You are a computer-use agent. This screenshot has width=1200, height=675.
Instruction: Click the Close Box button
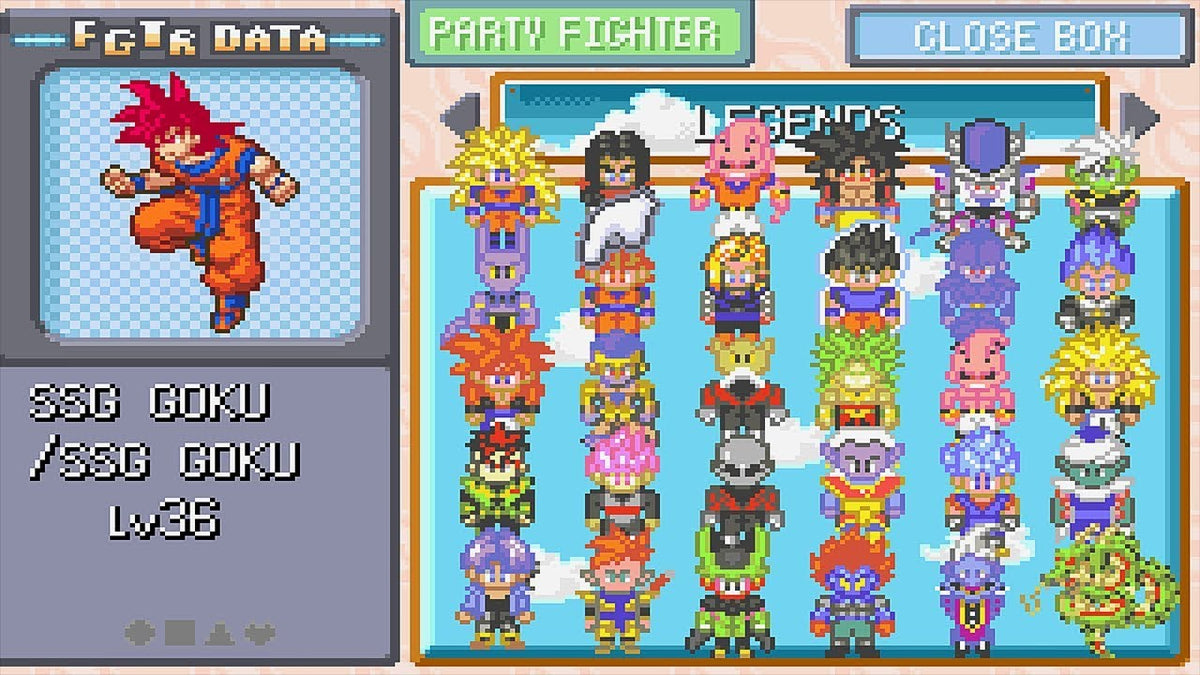[1019, 37]
